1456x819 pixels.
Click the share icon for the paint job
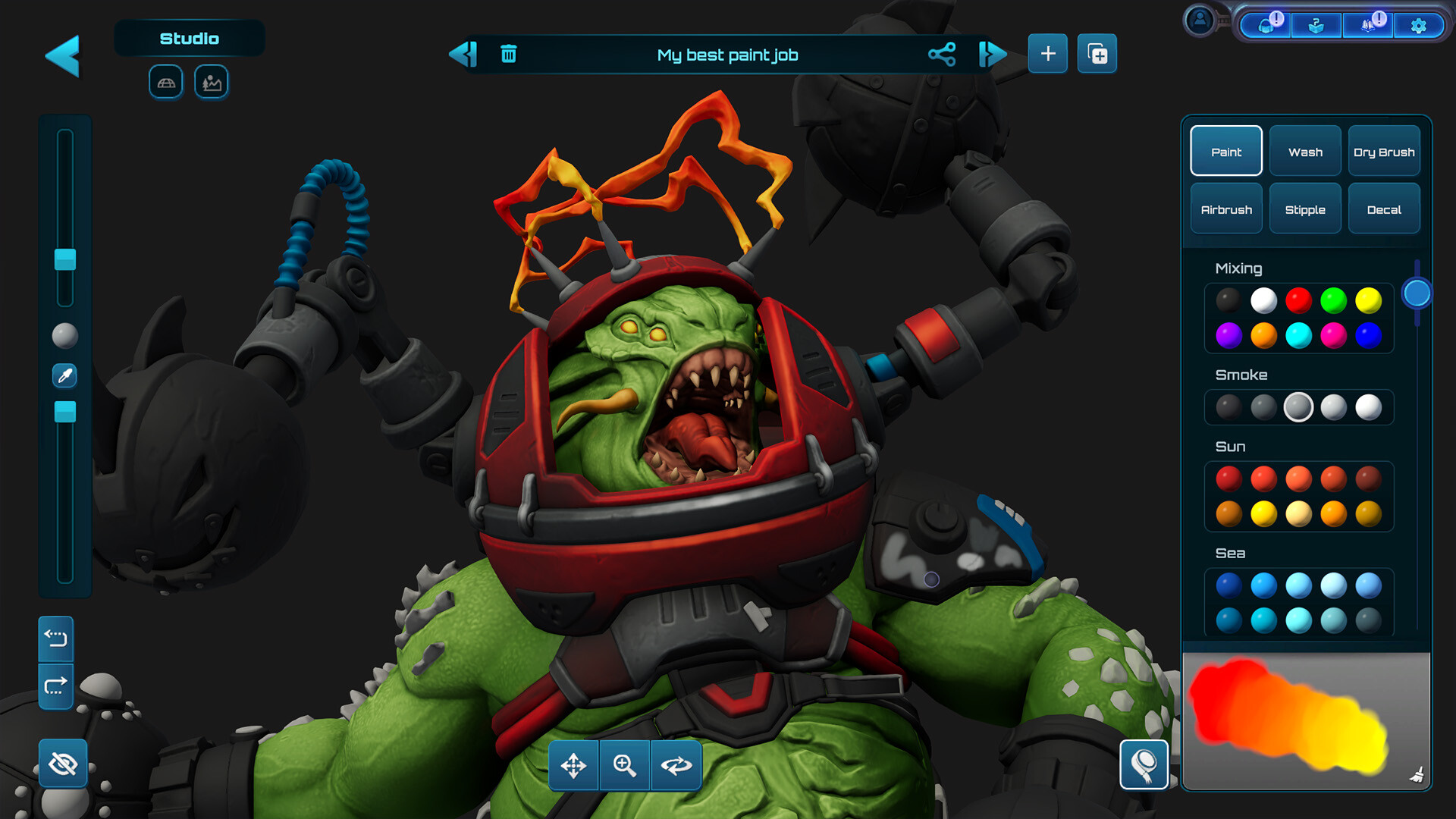[x=942, y=55]
